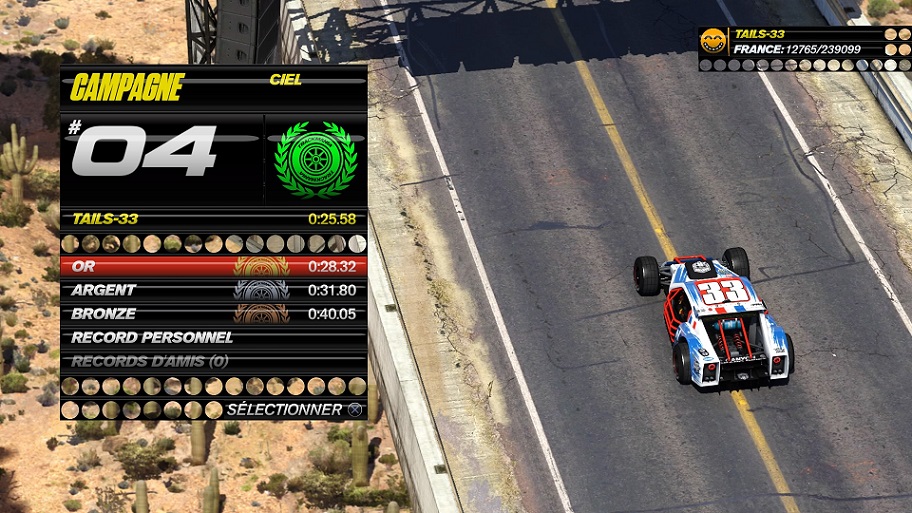The image size is (912, 513).
Task: Select the BRONZE medal row
Action: coord(213,314)
